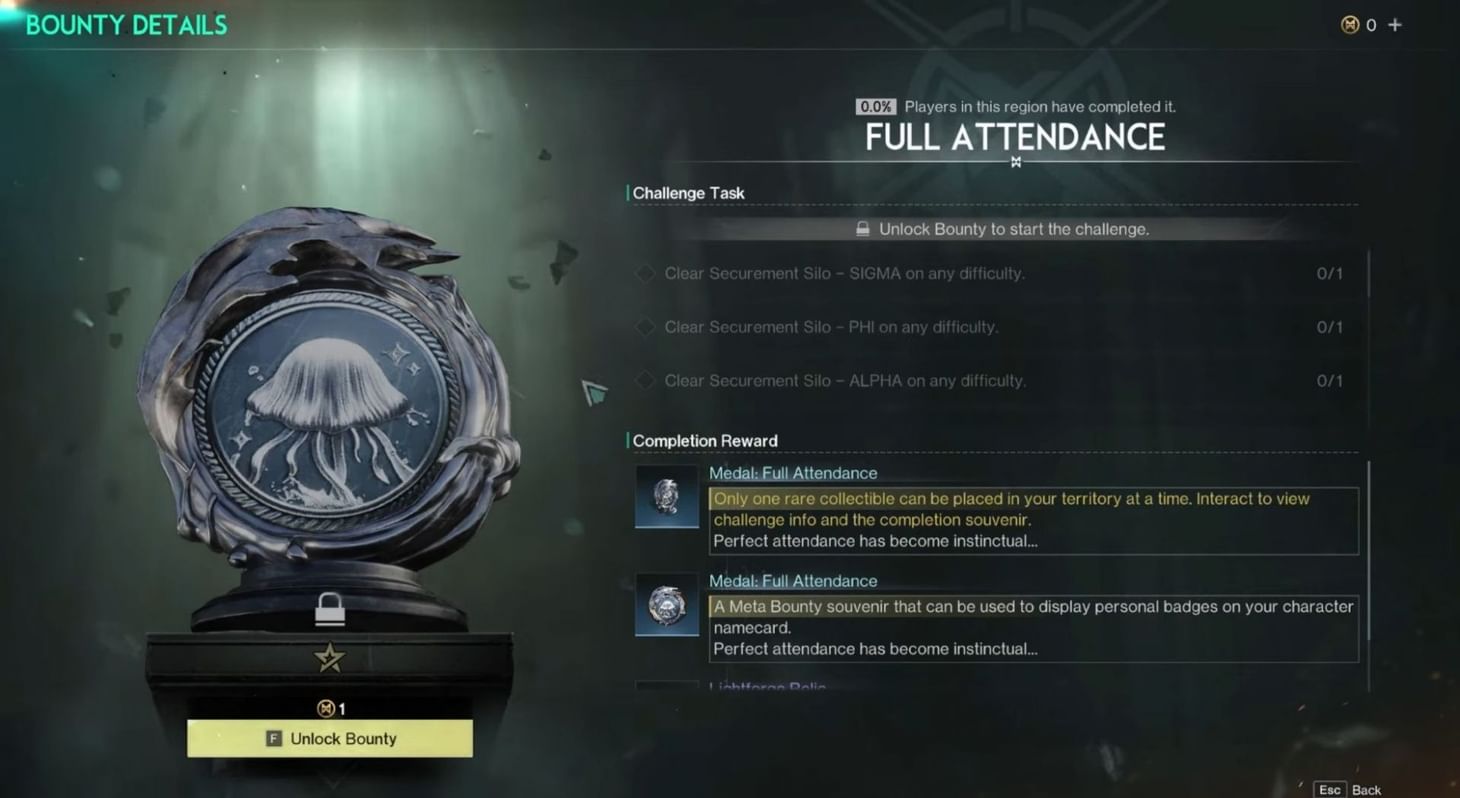
Task: Select the second Medal: Full Attendance thumbnail icon
Action: point(666,605)
